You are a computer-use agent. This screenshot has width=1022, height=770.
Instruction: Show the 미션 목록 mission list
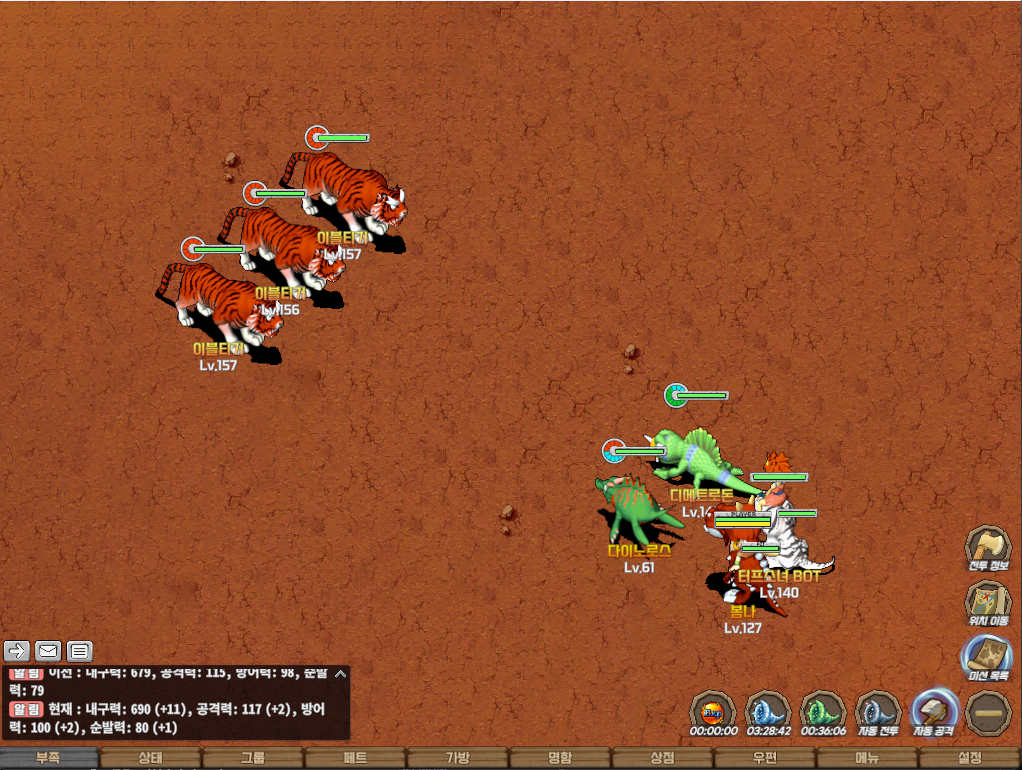point(987,657)
